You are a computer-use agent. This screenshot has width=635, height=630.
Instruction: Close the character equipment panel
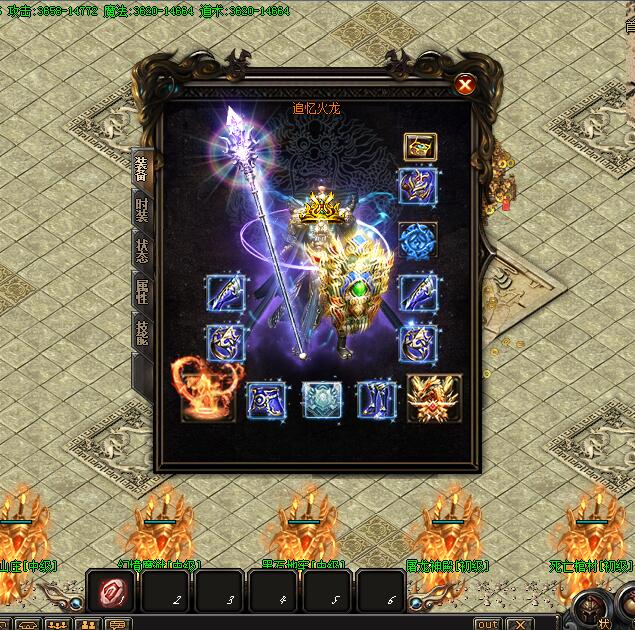(465, 85)
